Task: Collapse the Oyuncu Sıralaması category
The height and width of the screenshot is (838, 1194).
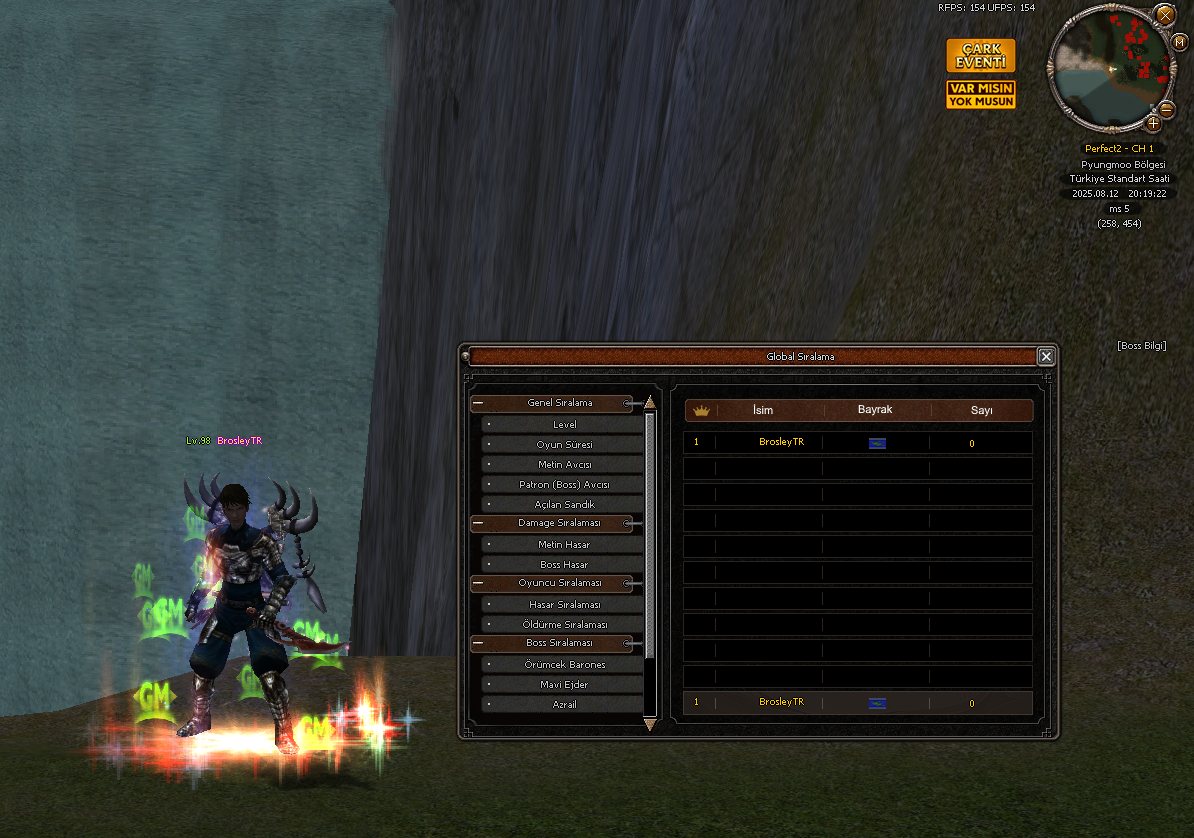Action: [x=479, y=583]
